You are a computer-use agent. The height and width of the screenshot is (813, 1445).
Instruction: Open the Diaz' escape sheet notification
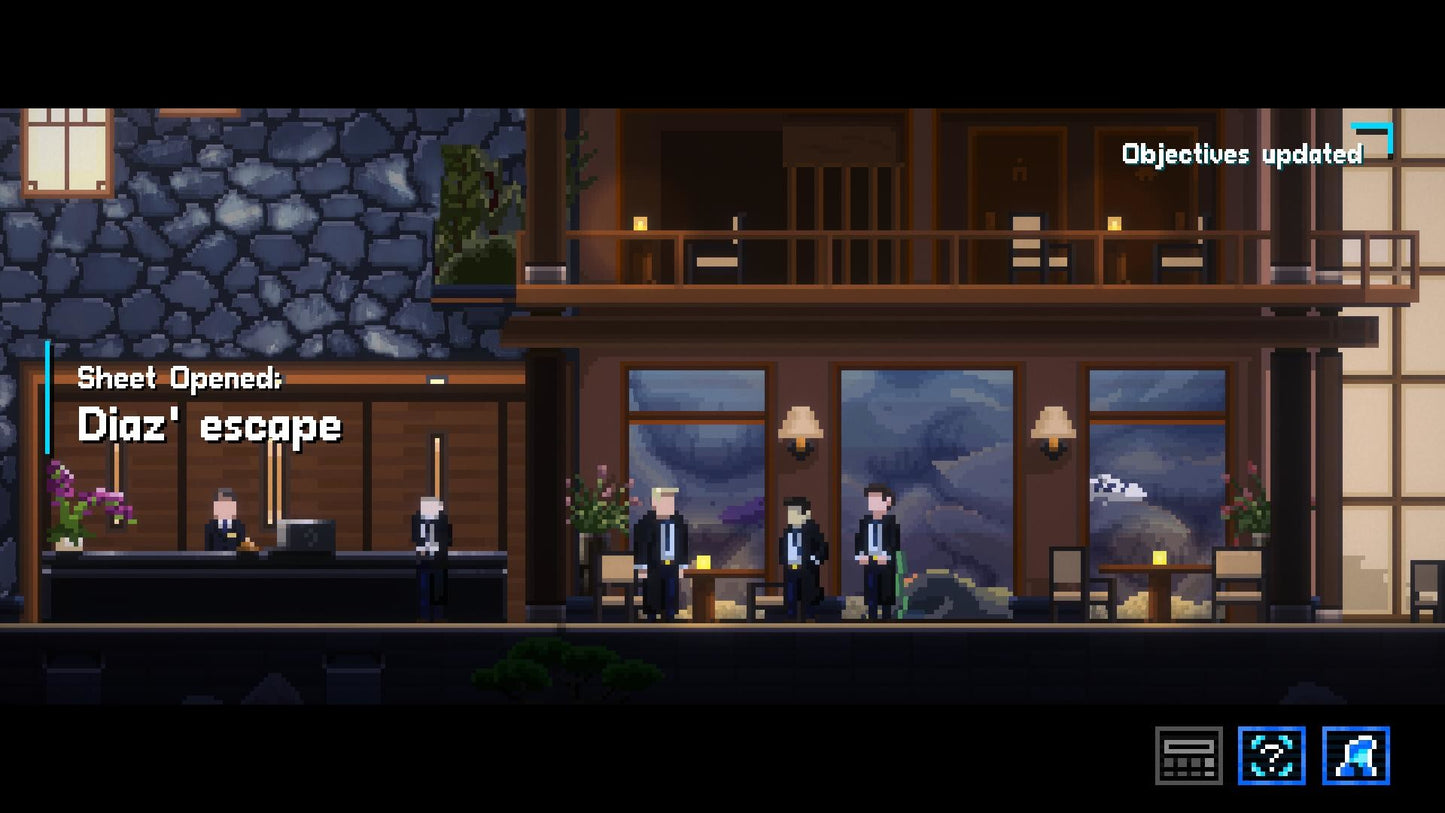(x=208, y=424)
